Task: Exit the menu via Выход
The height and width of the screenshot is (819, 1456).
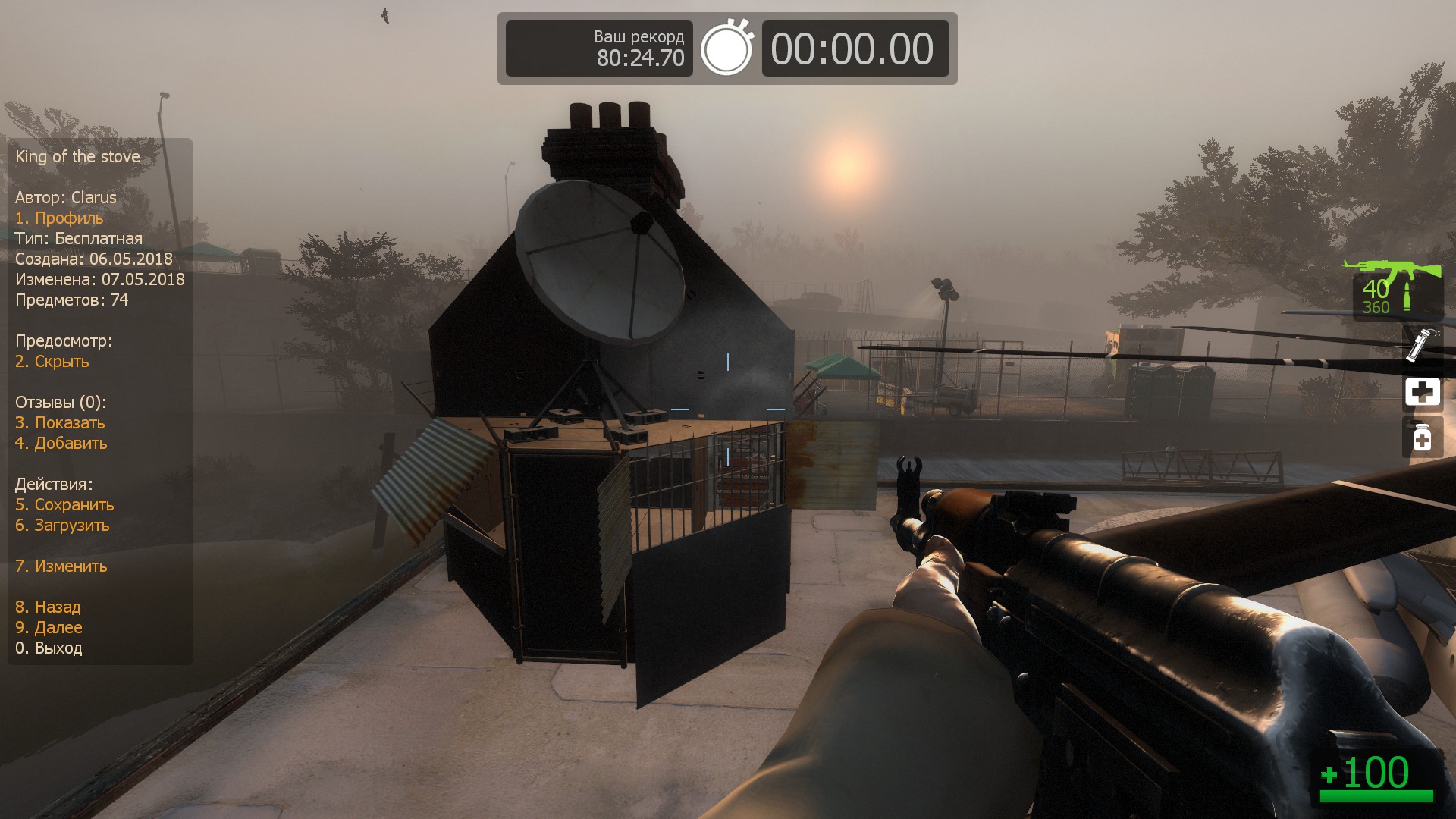Action: 49,648
